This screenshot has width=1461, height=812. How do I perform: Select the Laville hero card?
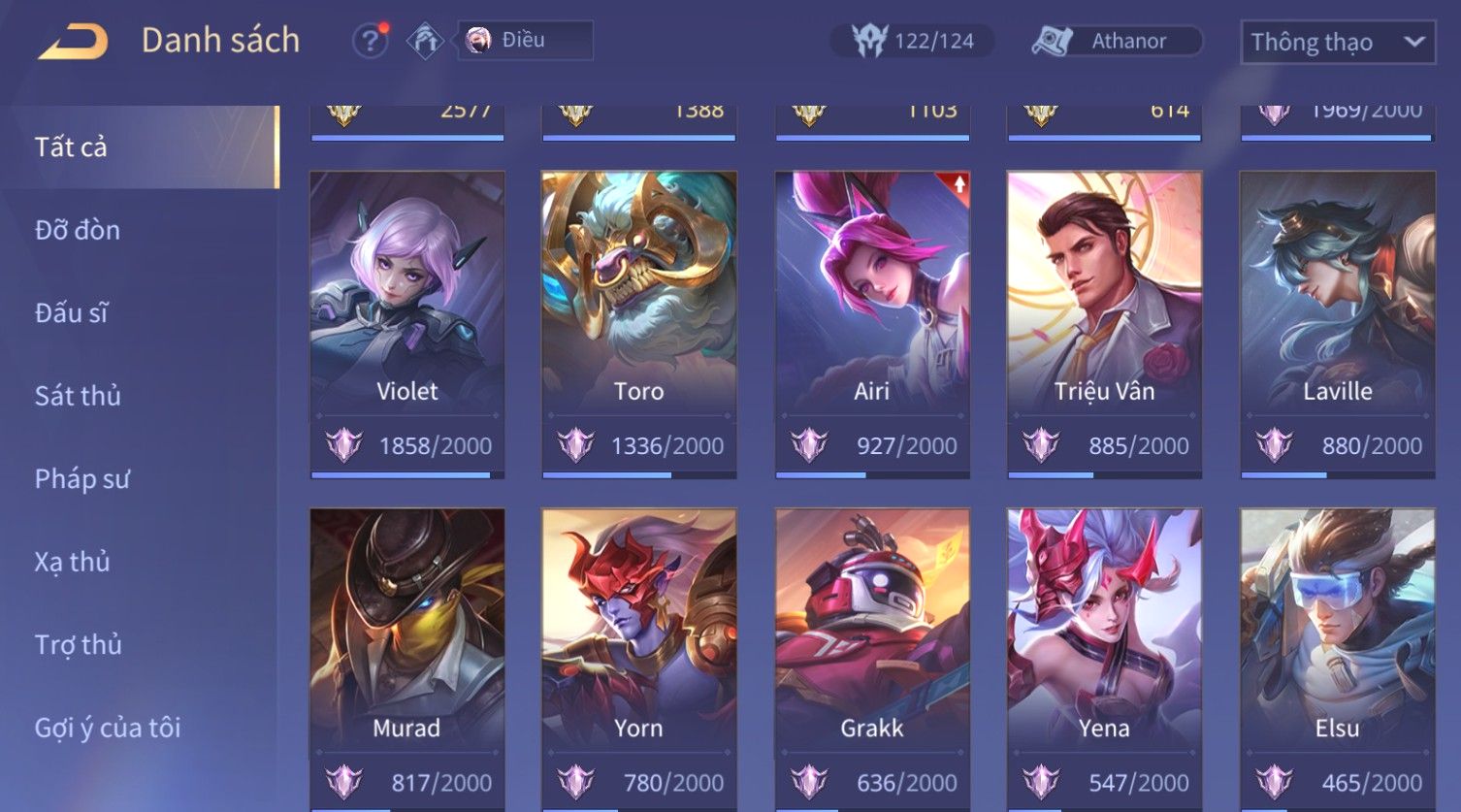click(x=1337, y=310)
